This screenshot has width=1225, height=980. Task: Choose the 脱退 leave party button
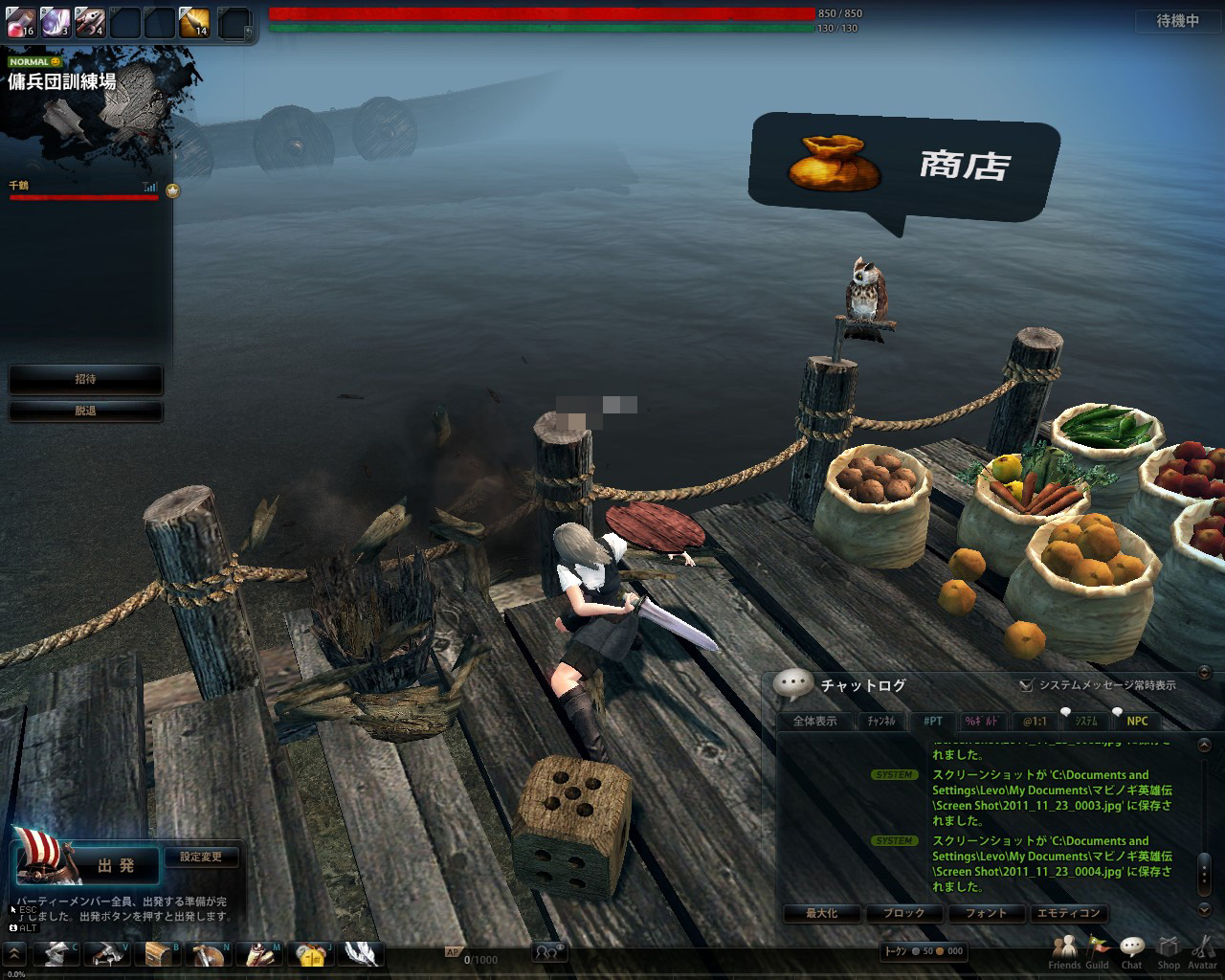pos(85,411)
